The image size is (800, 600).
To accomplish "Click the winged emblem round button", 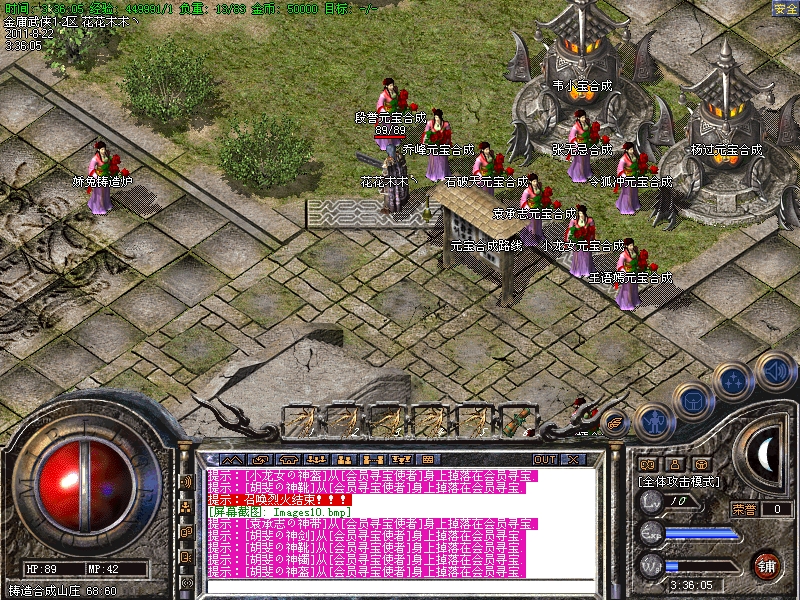I will coord(614,424).
